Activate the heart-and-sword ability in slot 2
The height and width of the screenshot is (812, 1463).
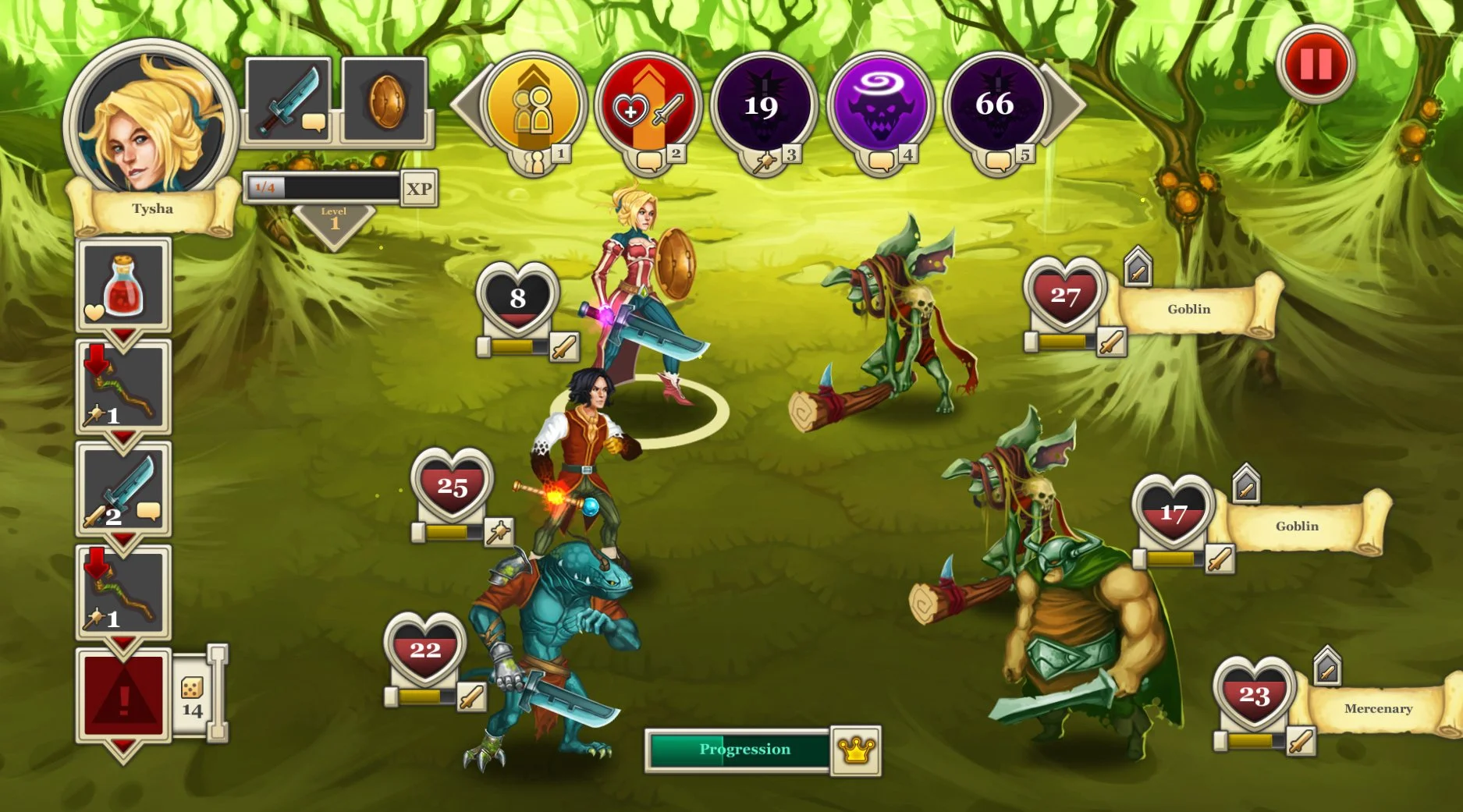coord(649,105)
